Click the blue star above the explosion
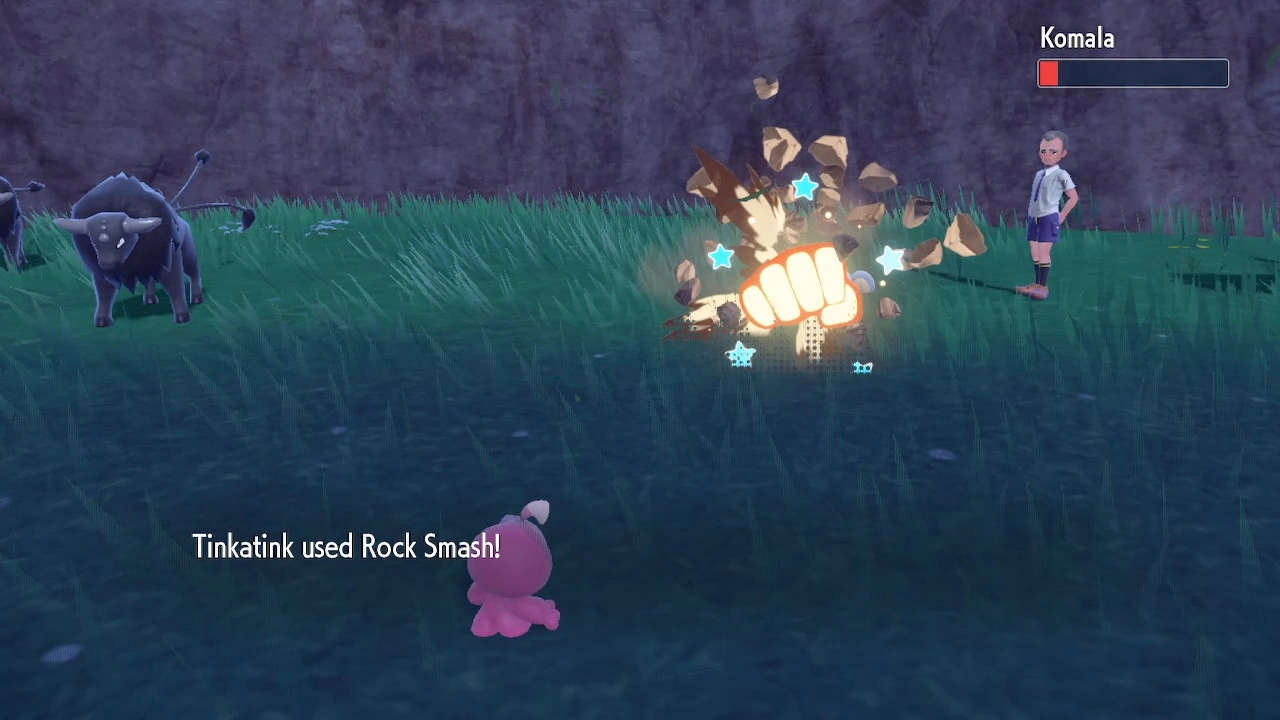 tap(806, 187)
